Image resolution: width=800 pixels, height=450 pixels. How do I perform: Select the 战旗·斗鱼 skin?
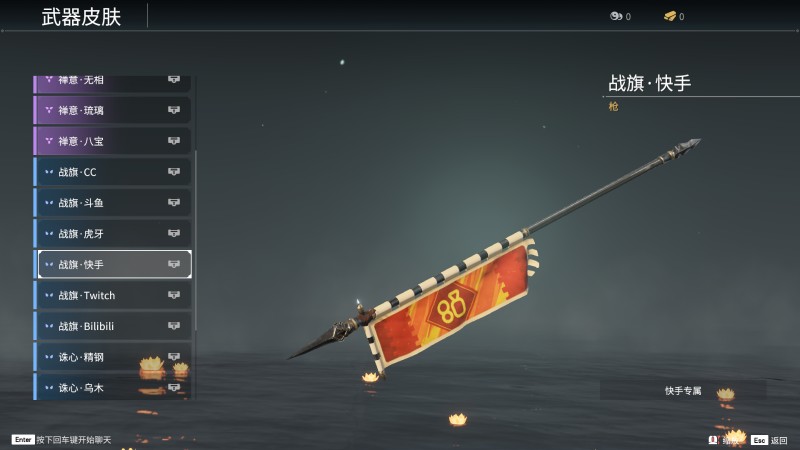112,203
